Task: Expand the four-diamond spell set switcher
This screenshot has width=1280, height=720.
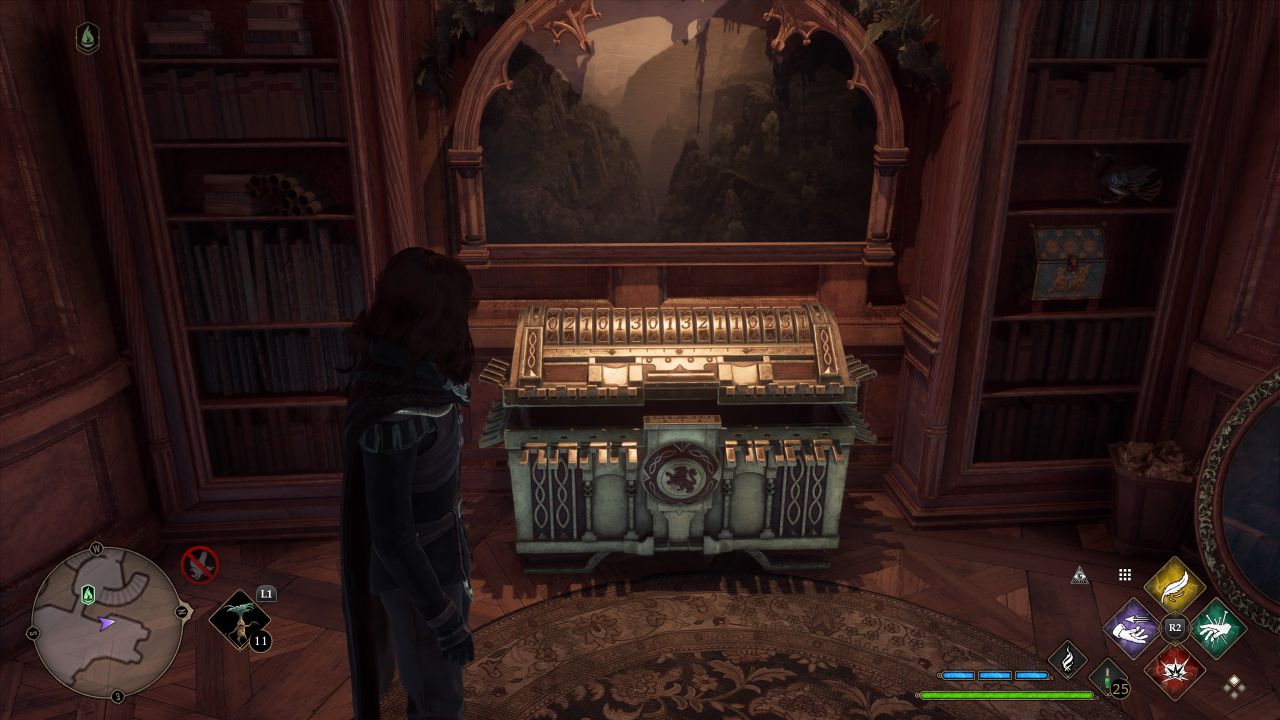Action: point(1234,687)
